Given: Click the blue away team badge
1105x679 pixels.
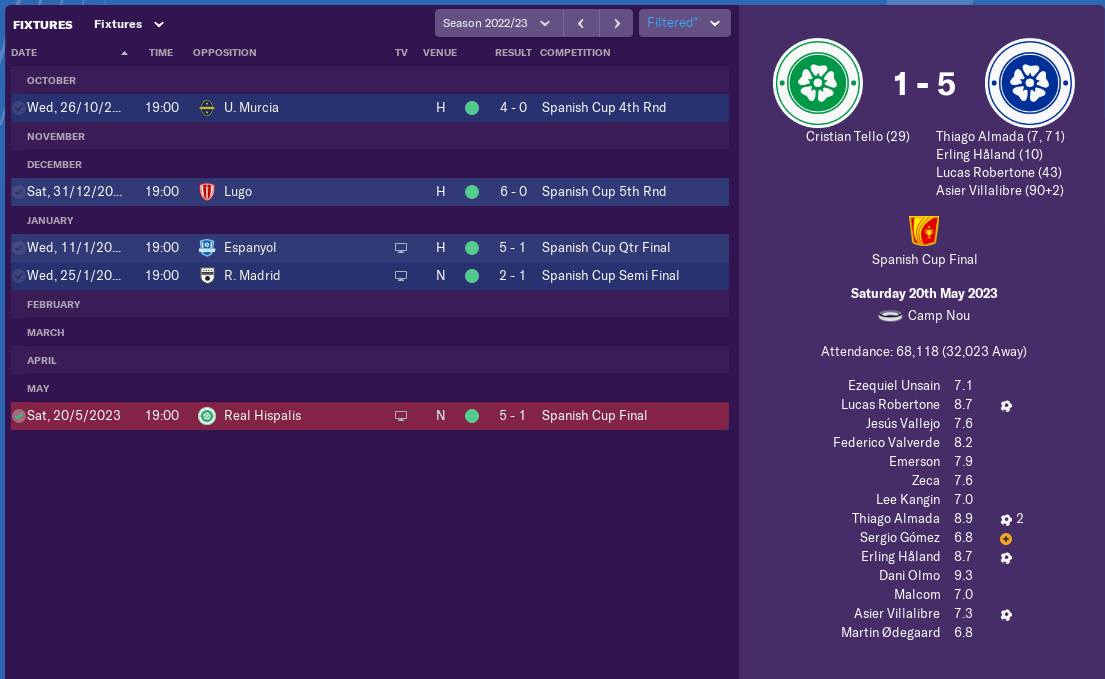Looking at the screenshot, I should 1029,84.
